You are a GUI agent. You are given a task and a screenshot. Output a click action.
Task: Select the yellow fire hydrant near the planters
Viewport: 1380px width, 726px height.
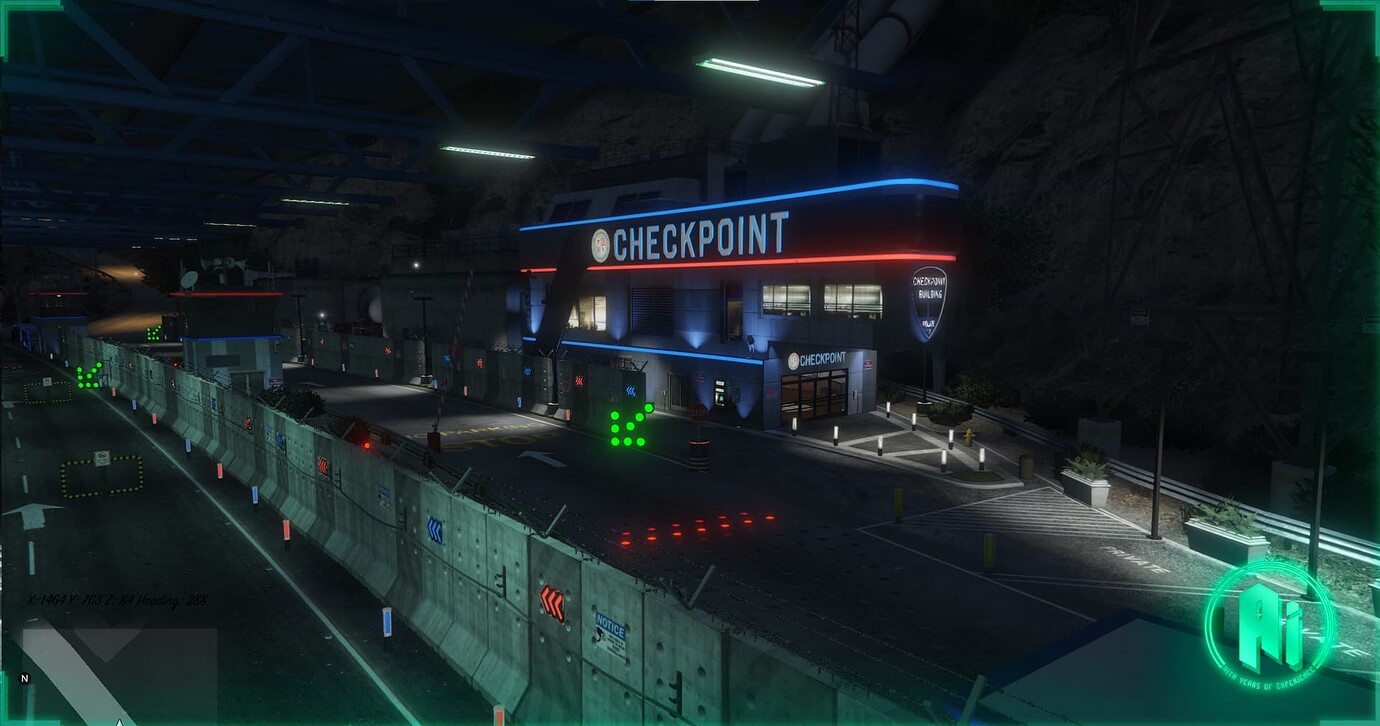pyautogui.click(x=970, y=437)
